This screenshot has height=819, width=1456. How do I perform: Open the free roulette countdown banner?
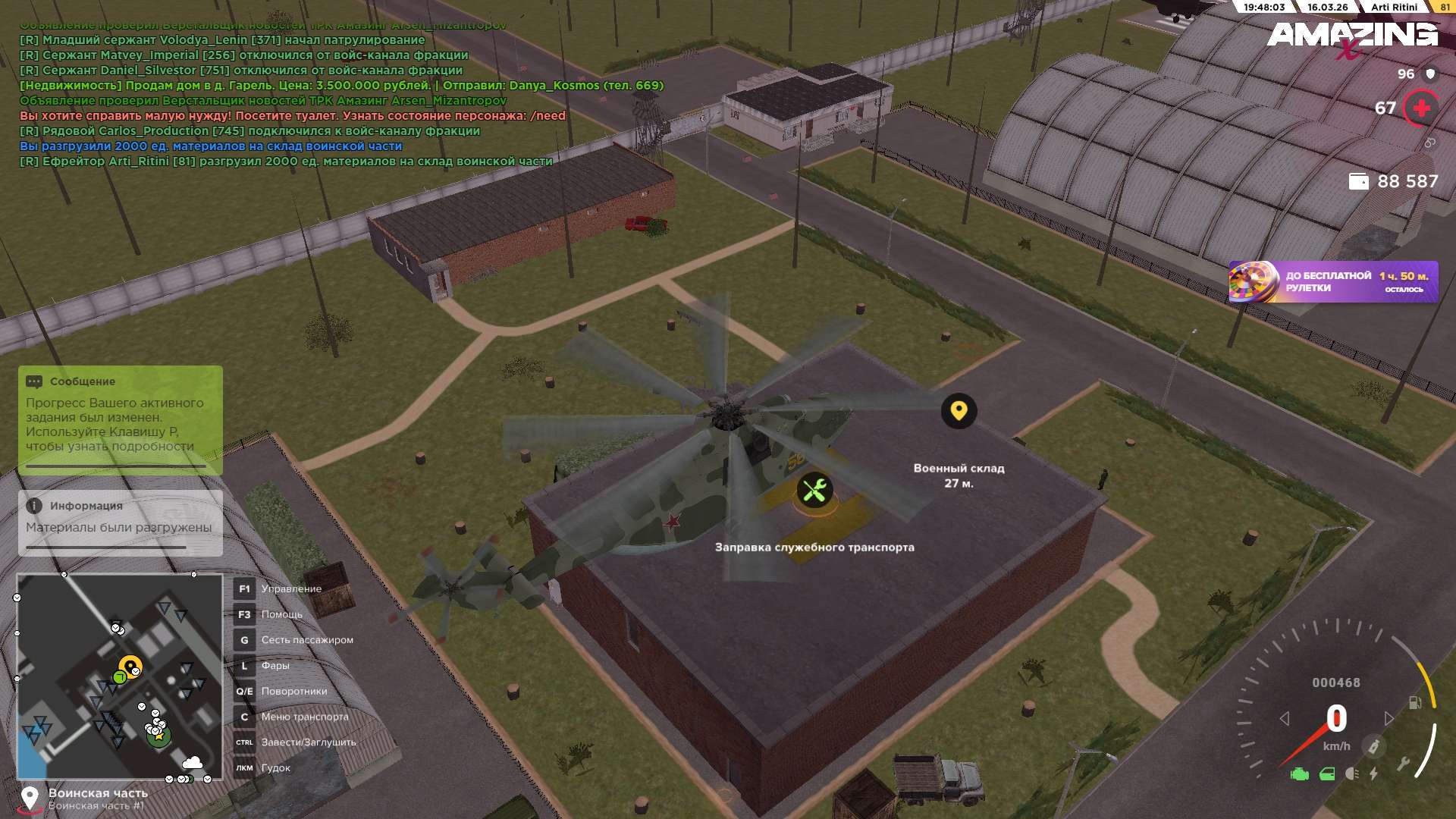[x=1332, y=282]
